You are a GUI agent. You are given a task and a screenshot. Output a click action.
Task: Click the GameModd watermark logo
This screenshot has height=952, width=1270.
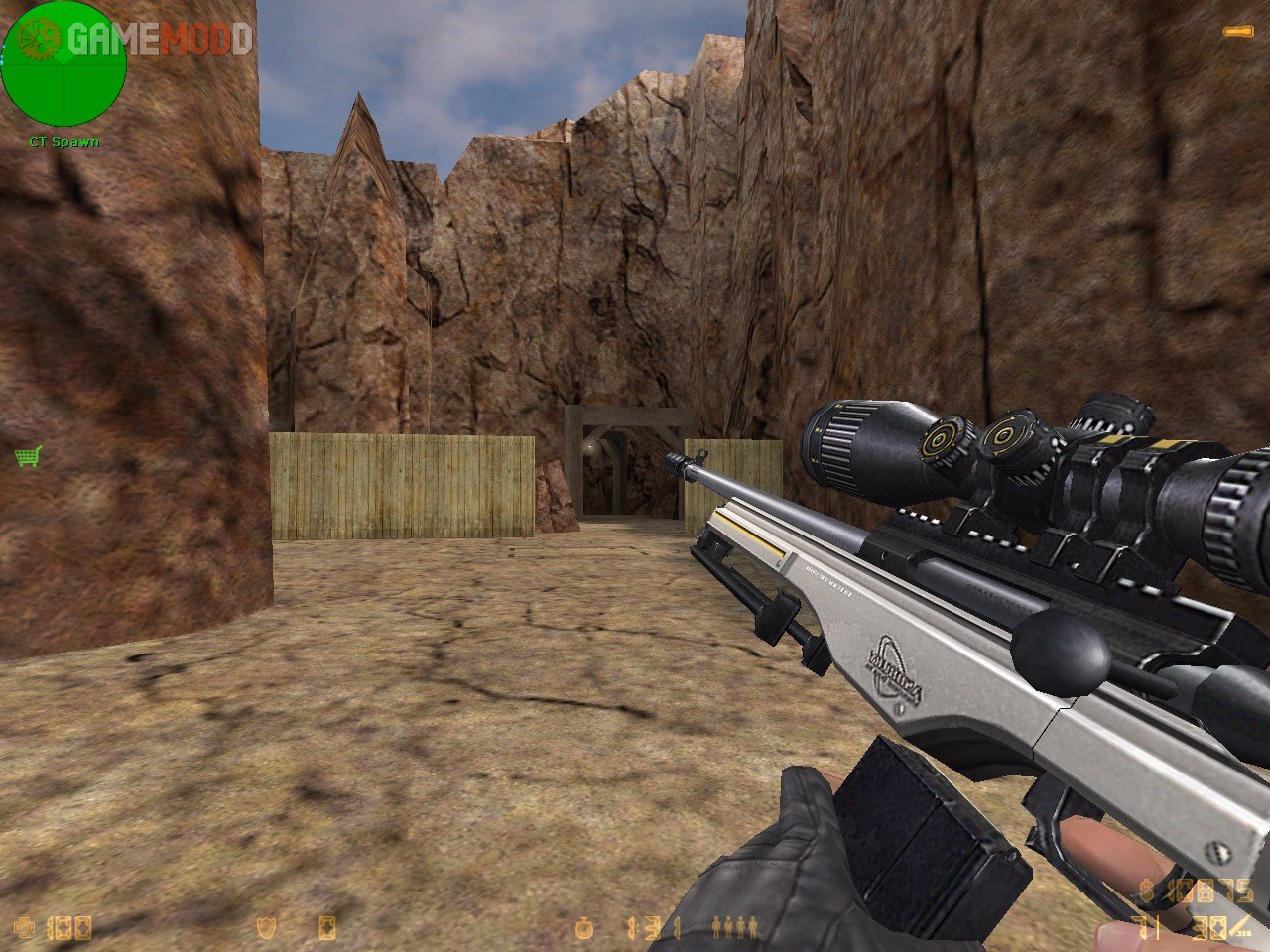point(159,39)
